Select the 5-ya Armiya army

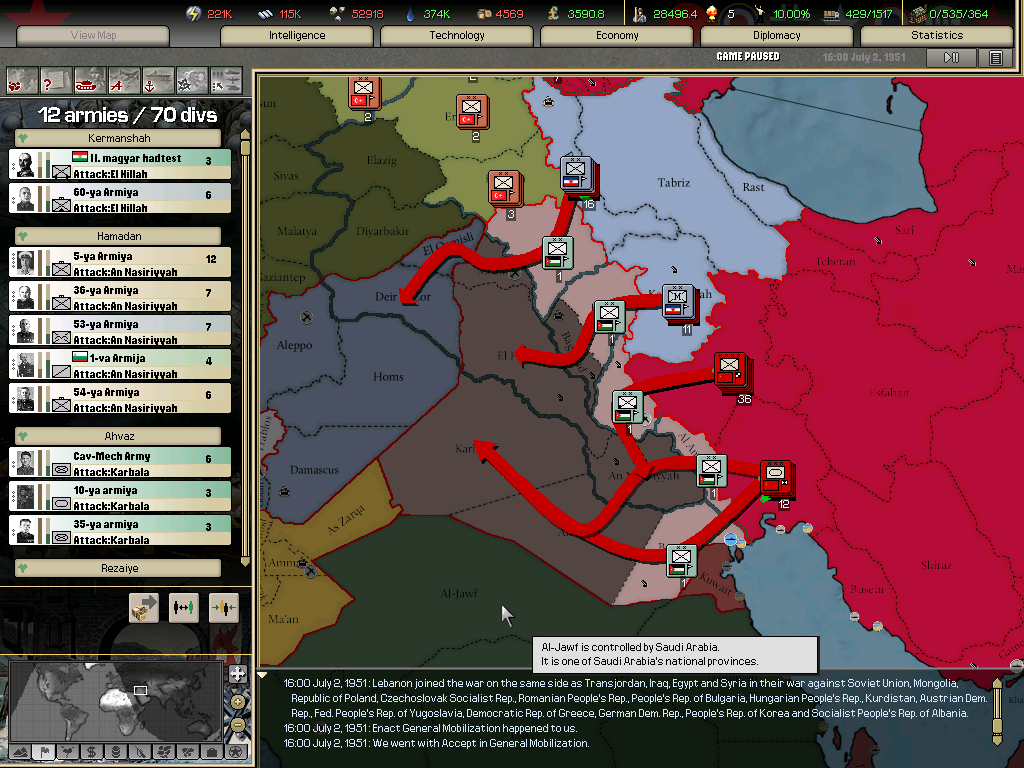[x=120, y=263]
